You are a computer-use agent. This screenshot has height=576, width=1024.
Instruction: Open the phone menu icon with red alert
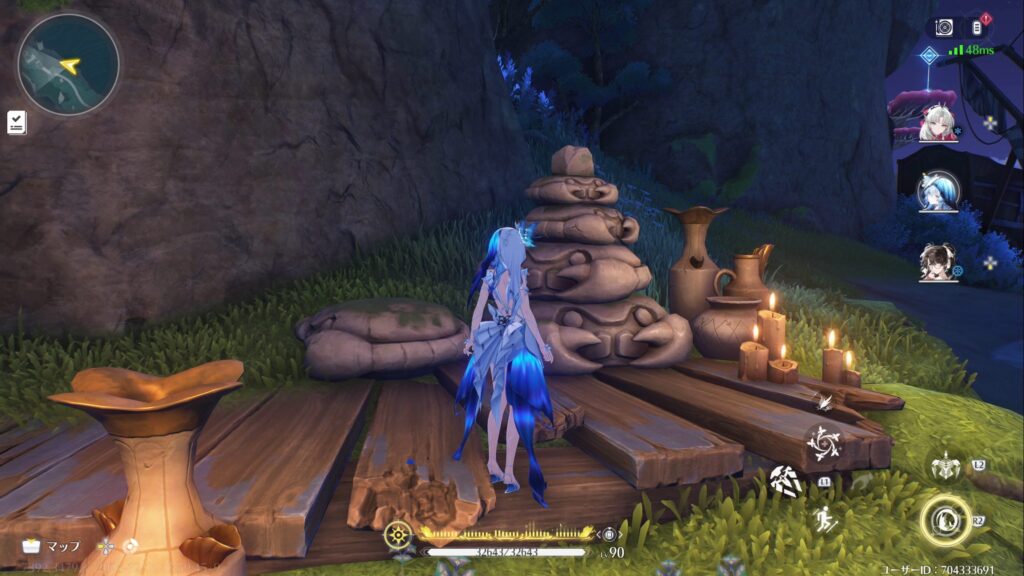click(978, 27)
